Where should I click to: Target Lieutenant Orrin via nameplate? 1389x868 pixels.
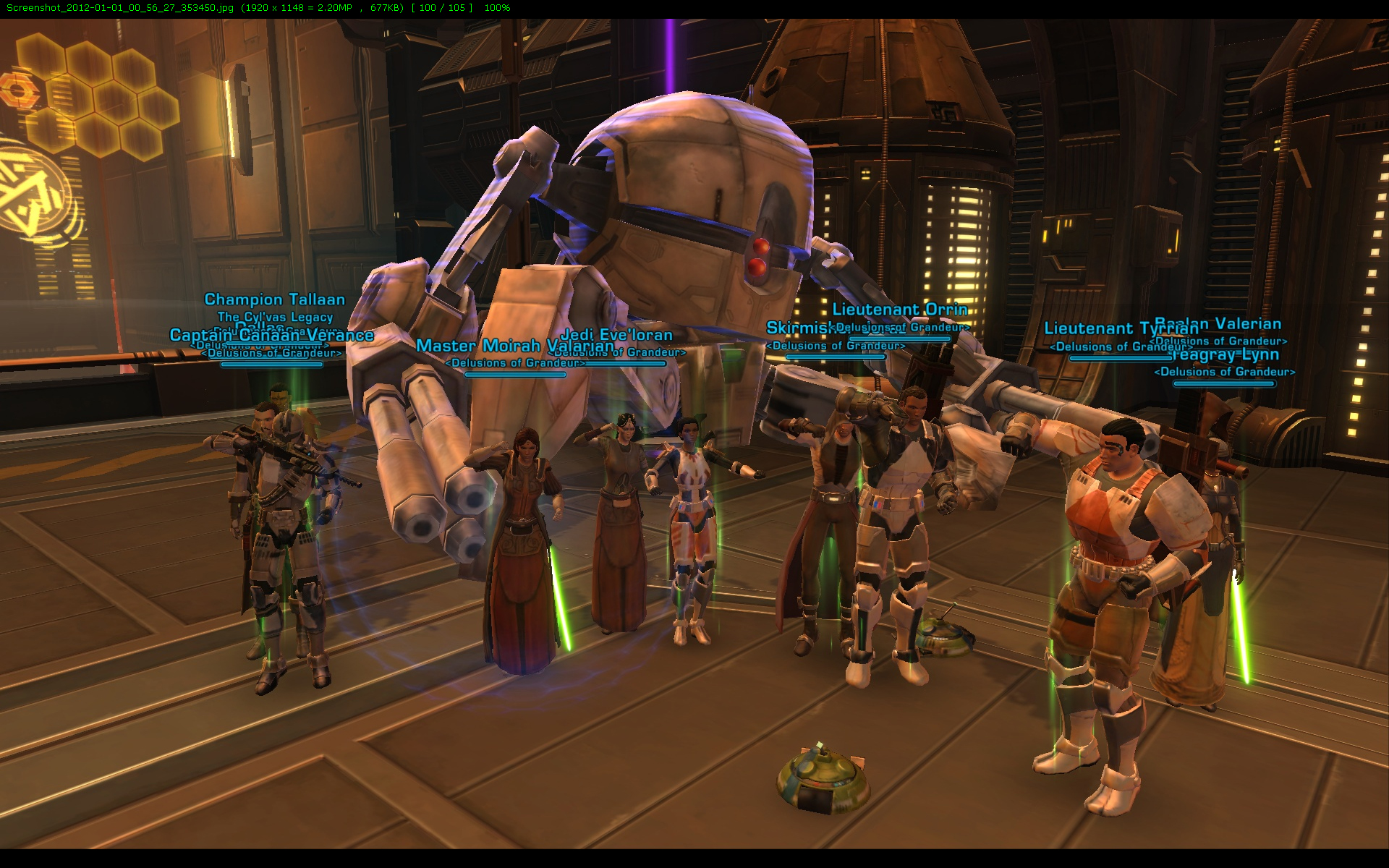tap(900, 310)
